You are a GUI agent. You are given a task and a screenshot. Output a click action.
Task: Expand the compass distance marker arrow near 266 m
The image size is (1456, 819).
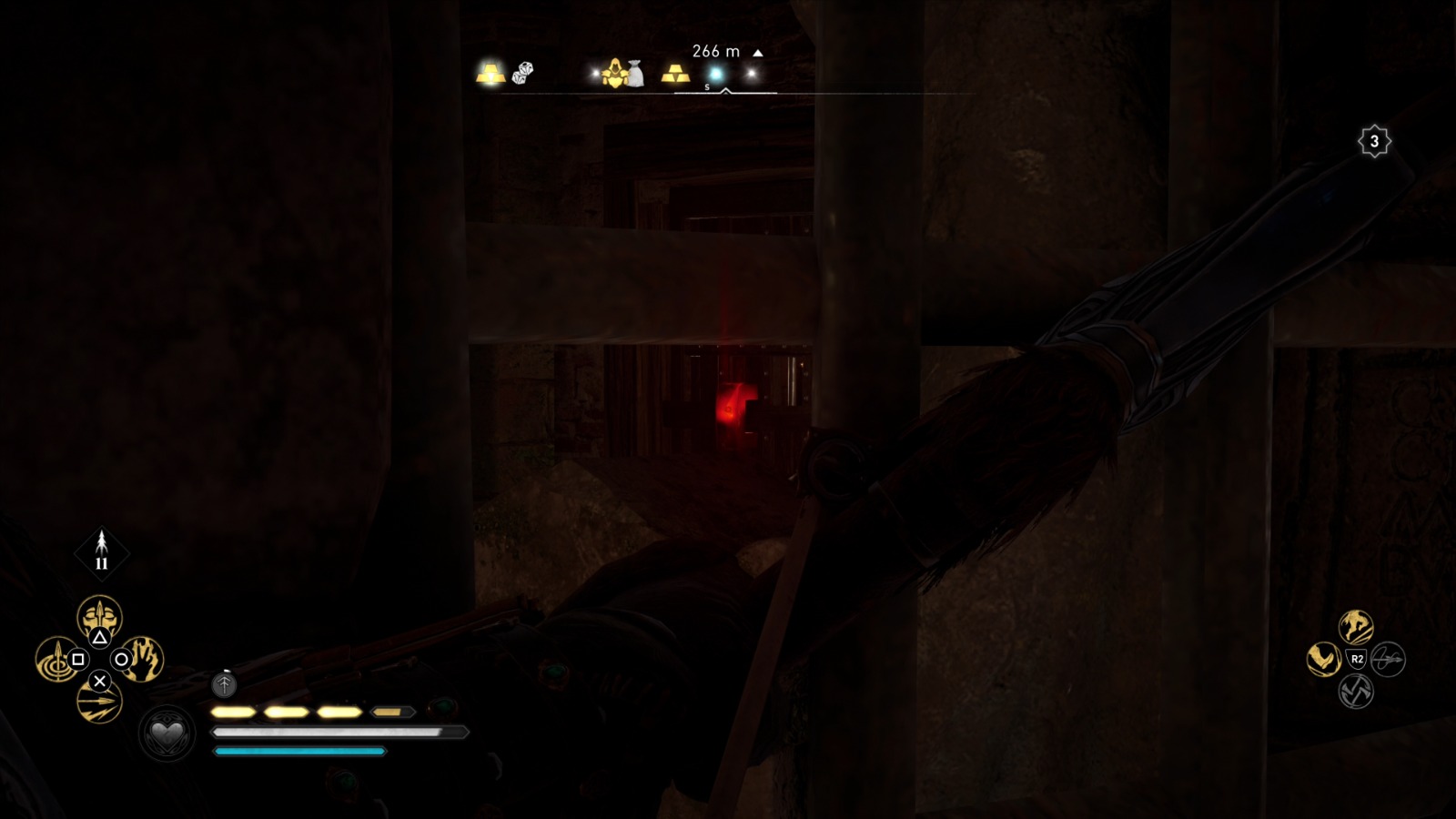pos(756,52)
